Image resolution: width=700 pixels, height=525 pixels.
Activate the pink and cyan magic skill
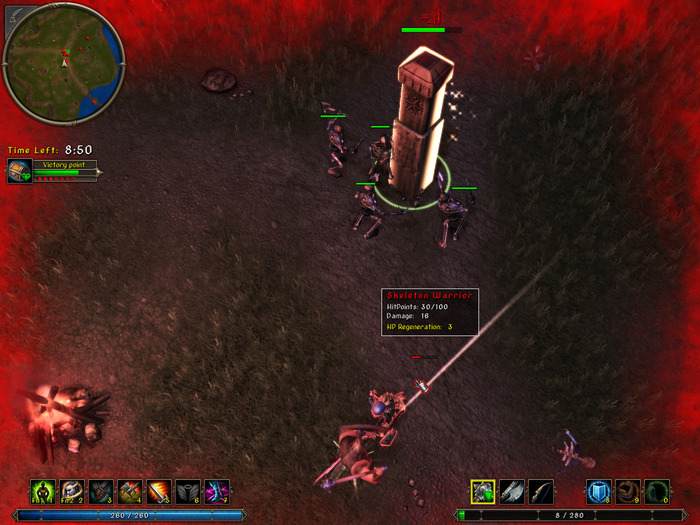pyautogui.click(x=217, y=491)
